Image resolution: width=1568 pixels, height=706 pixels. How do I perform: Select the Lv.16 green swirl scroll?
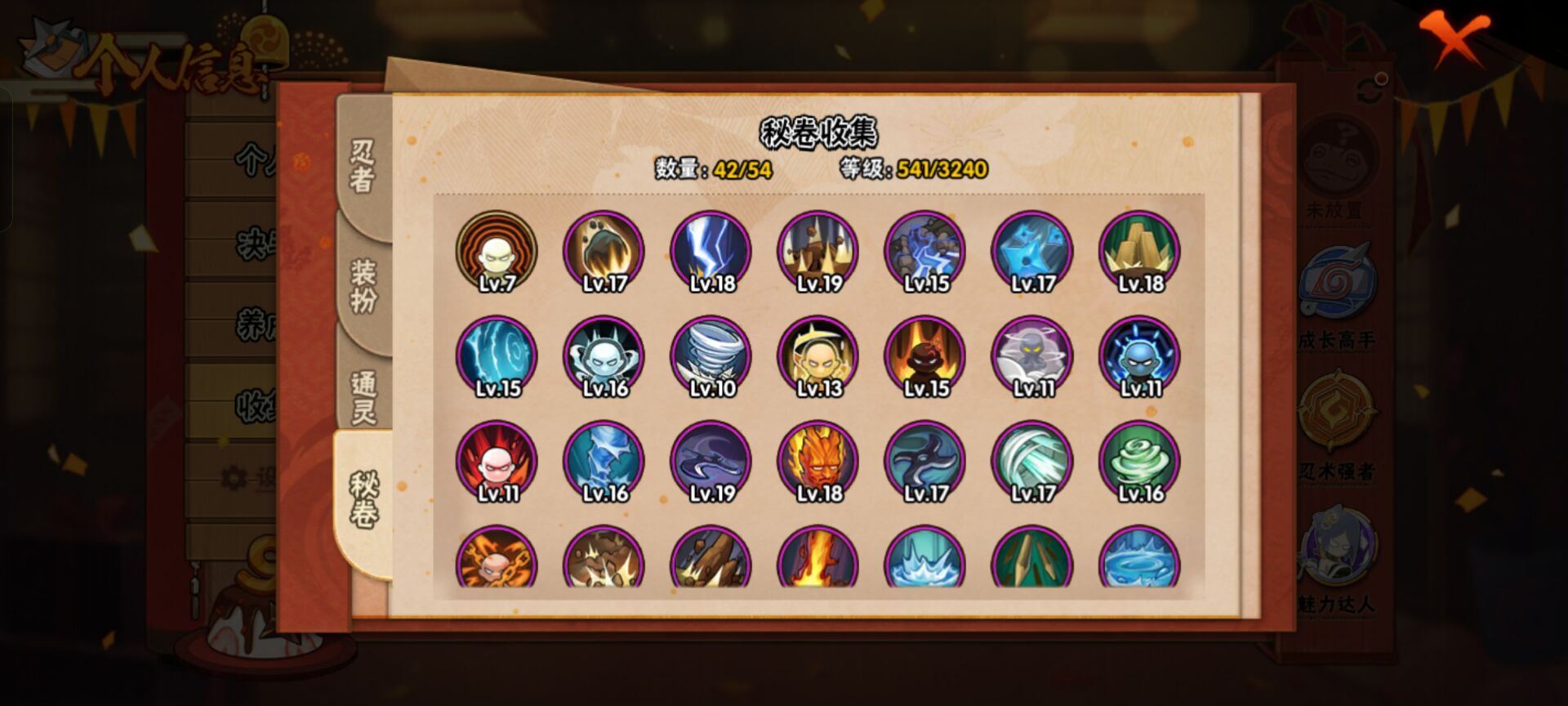pyautogui.click(x=1140, y=461)
